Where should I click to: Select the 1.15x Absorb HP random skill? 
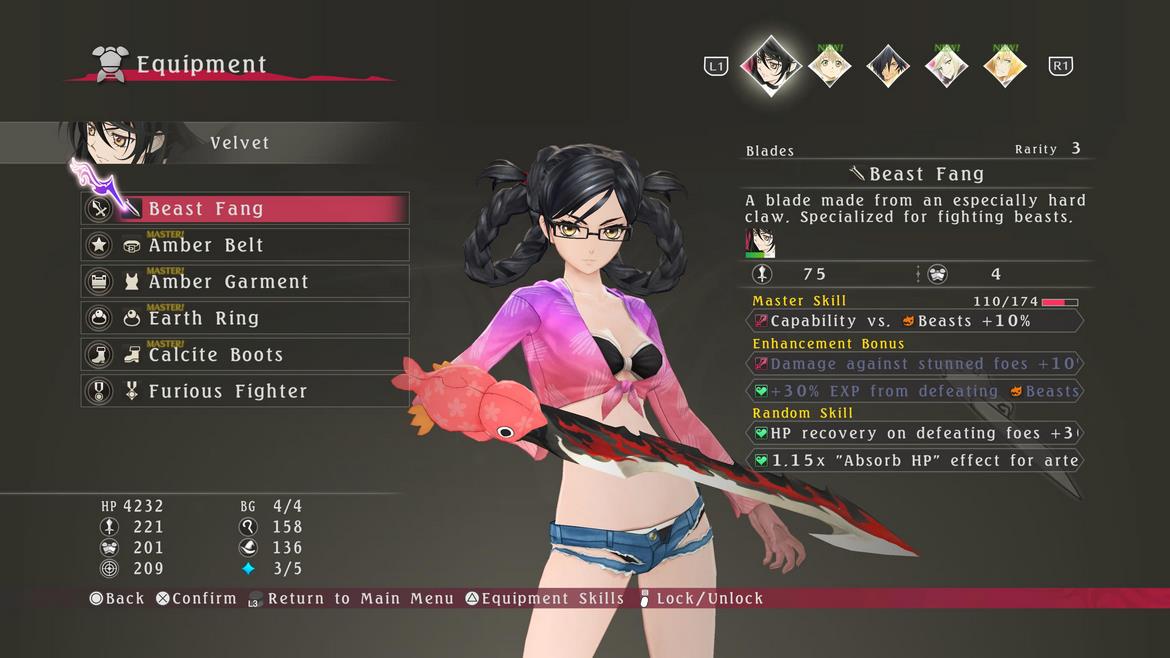(x=915, y=460)
